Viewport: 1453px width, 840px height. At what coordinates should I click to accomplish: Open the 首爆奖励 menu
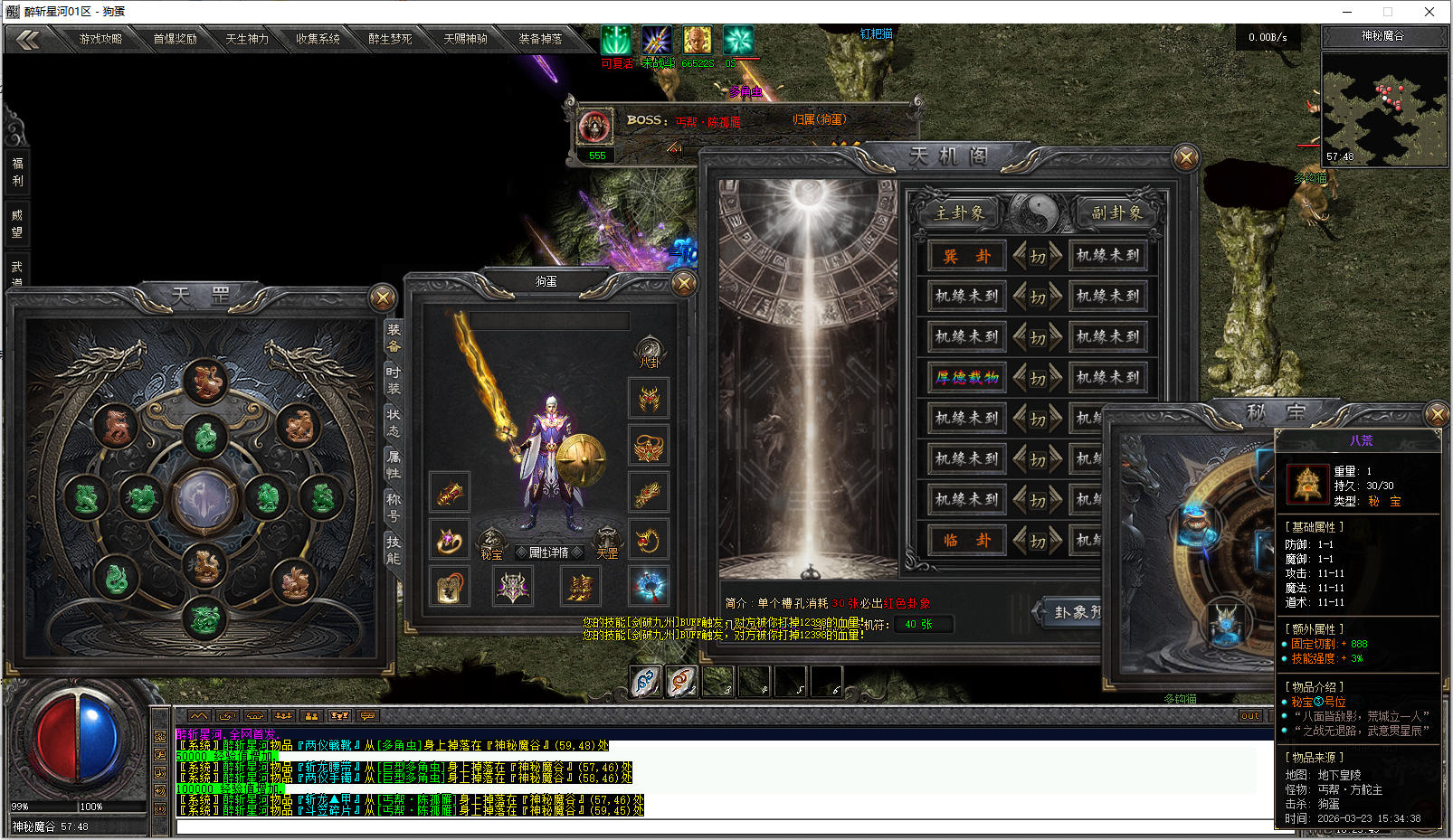175,39
